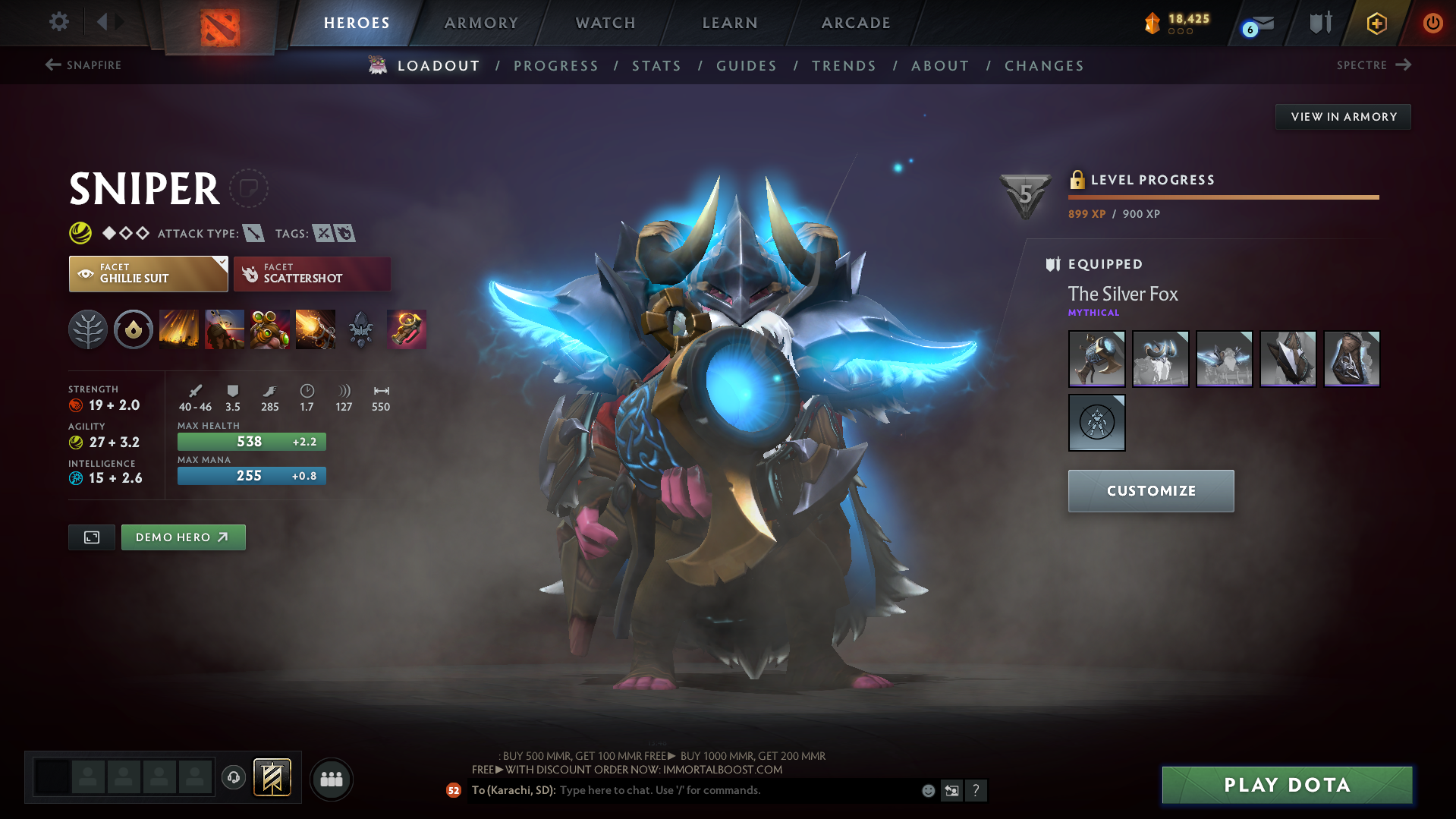The image size is (1456, 819).
Task: Switch to the STATS tab
Action: [x=656, y=66]
